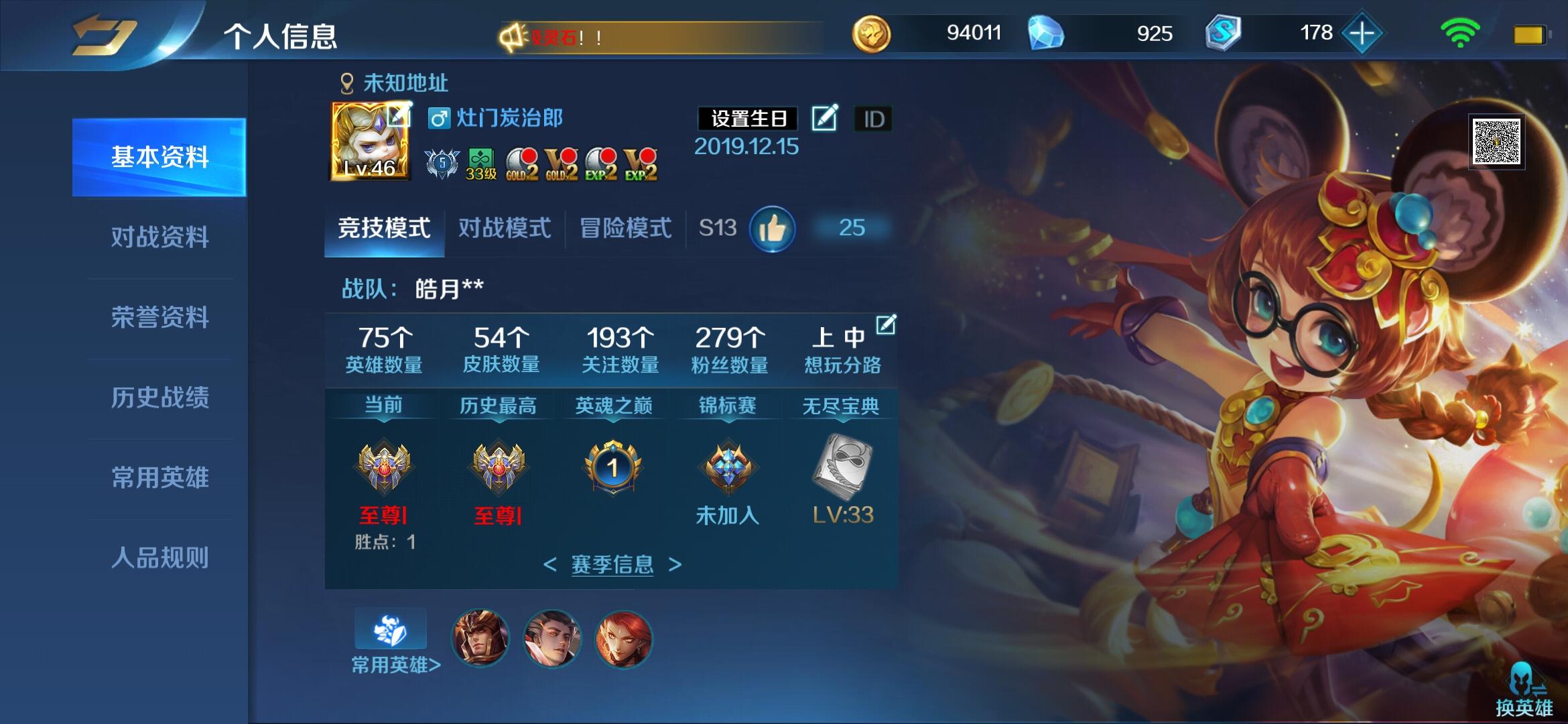Tap the edit pencil beside 想玩分路
This screenshot has width=1568, height=724.
pos(886,323)
